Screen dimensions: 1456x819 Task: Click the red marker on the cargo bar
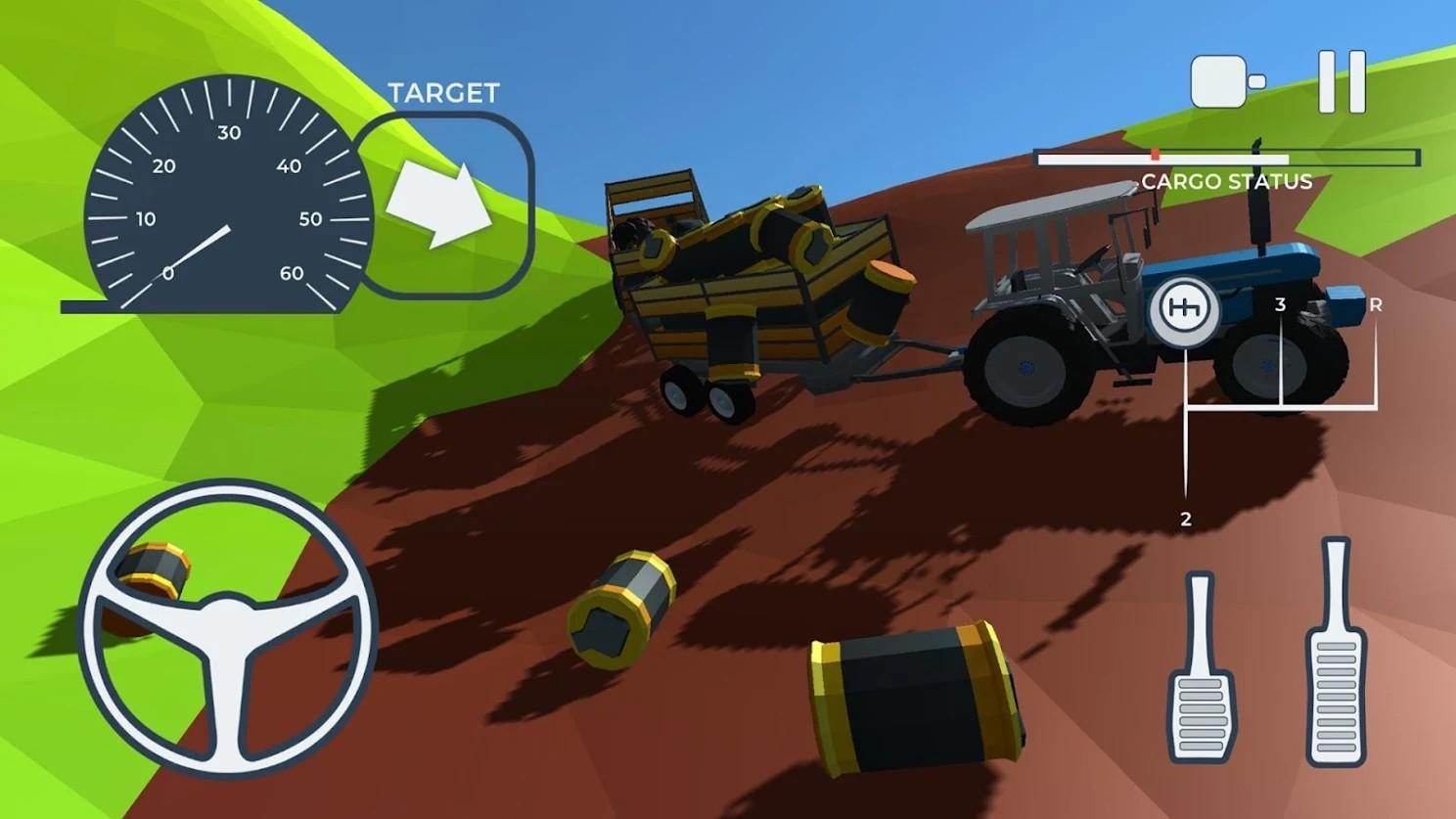1156,153
